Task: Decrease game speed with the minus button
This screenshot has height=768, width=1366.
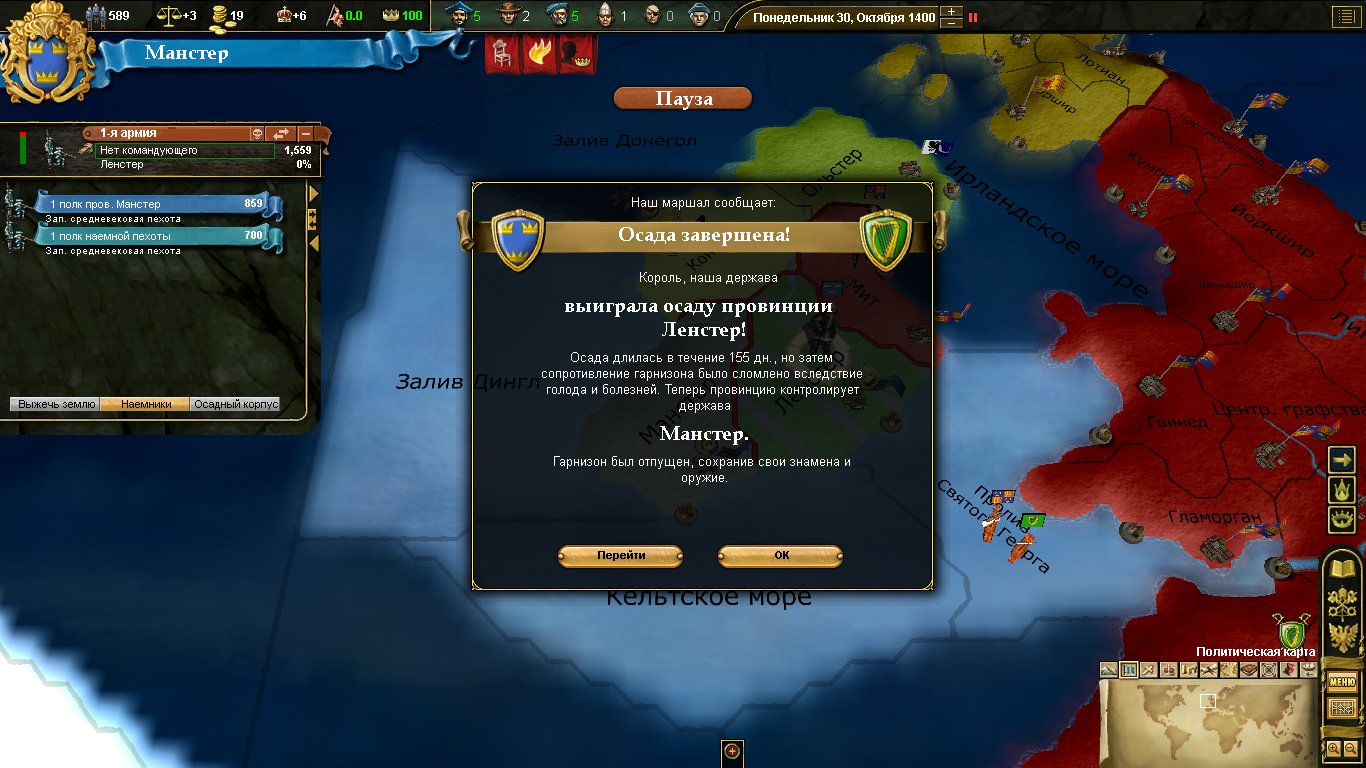Action: [x=952, y=23]
